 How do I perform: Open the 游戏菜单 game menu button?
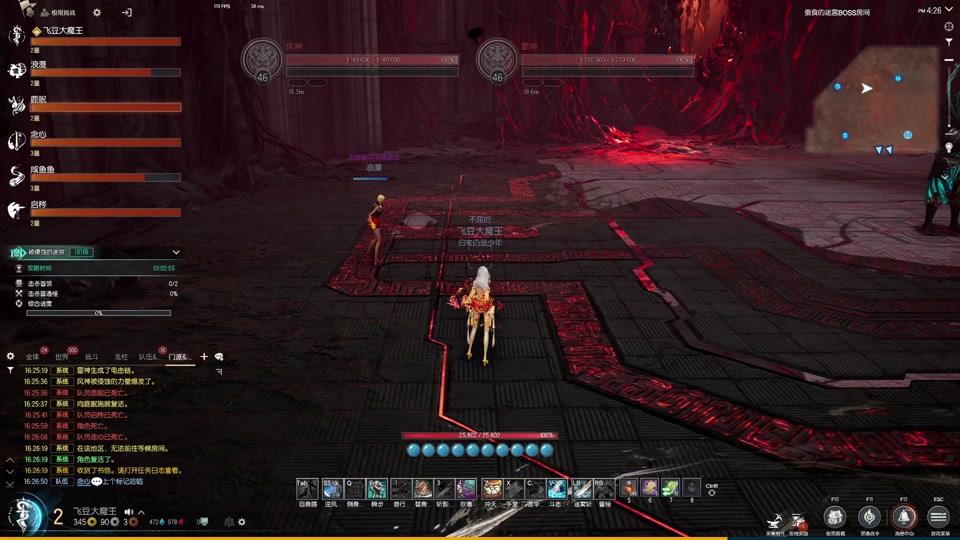point(938,516)
